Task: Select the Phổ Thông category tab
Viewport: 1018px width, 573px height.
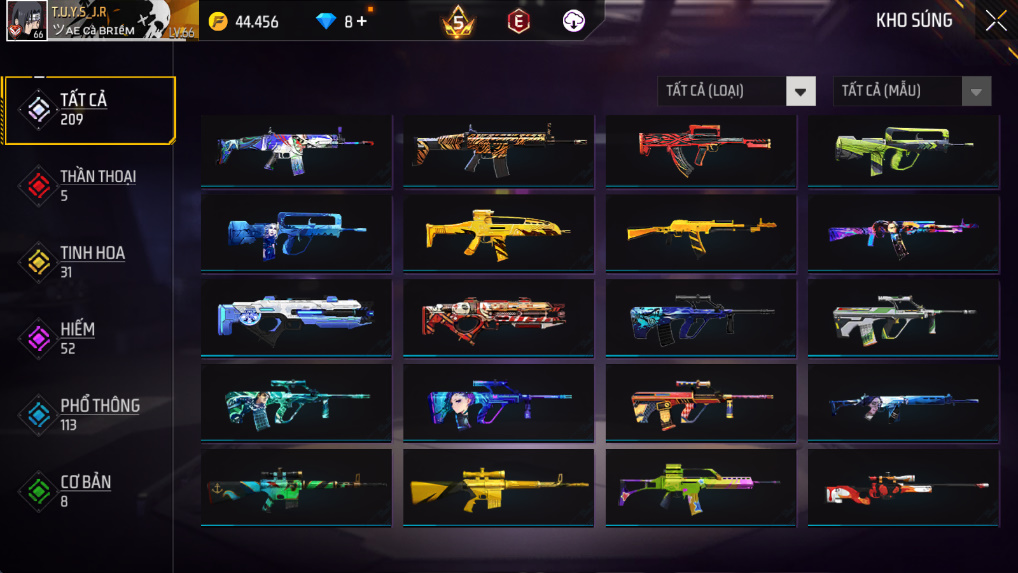Action: pos(90,414)
